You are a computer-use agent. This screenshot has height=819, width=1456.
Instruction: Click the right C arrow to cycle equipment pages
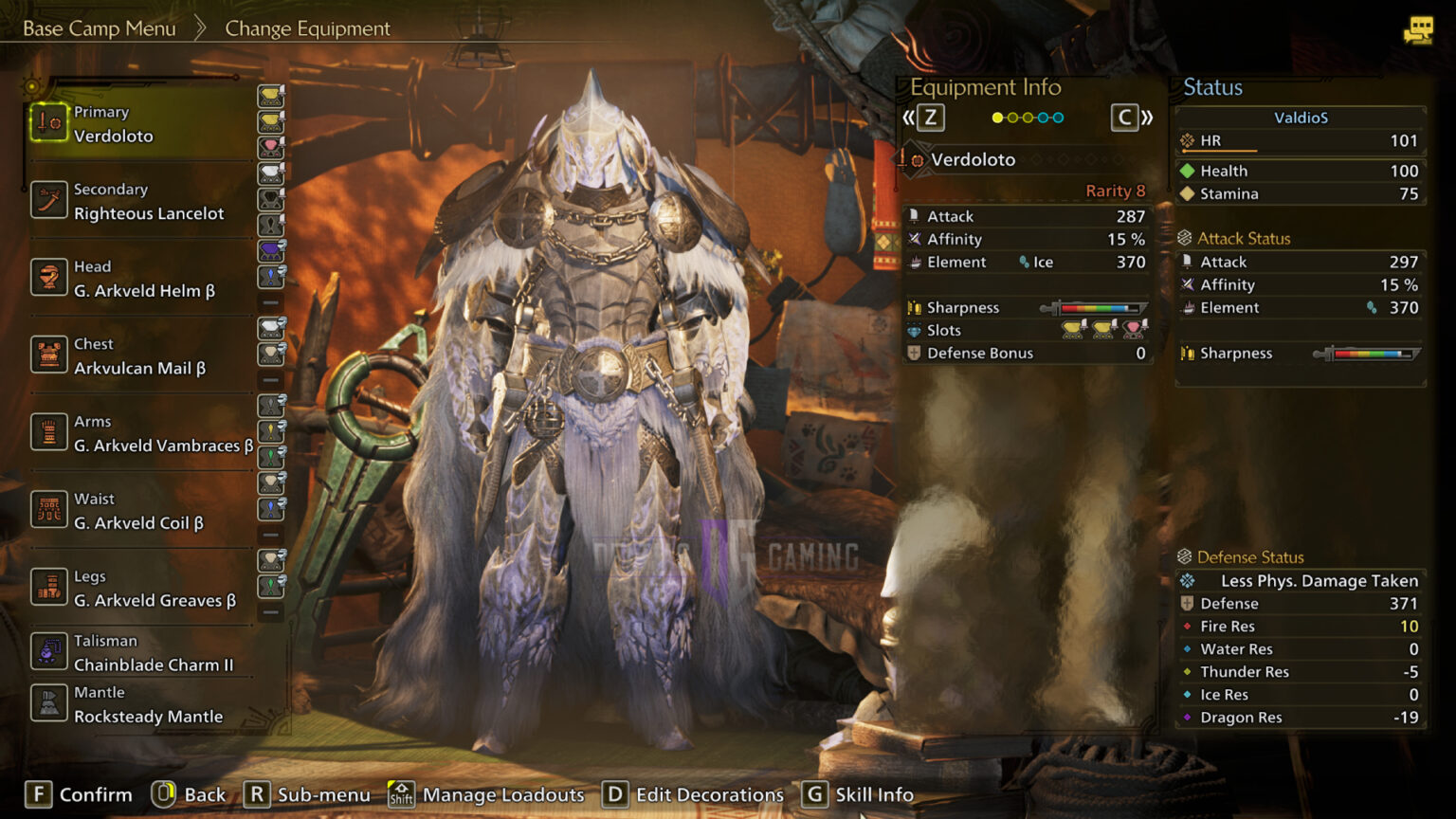1126,117
